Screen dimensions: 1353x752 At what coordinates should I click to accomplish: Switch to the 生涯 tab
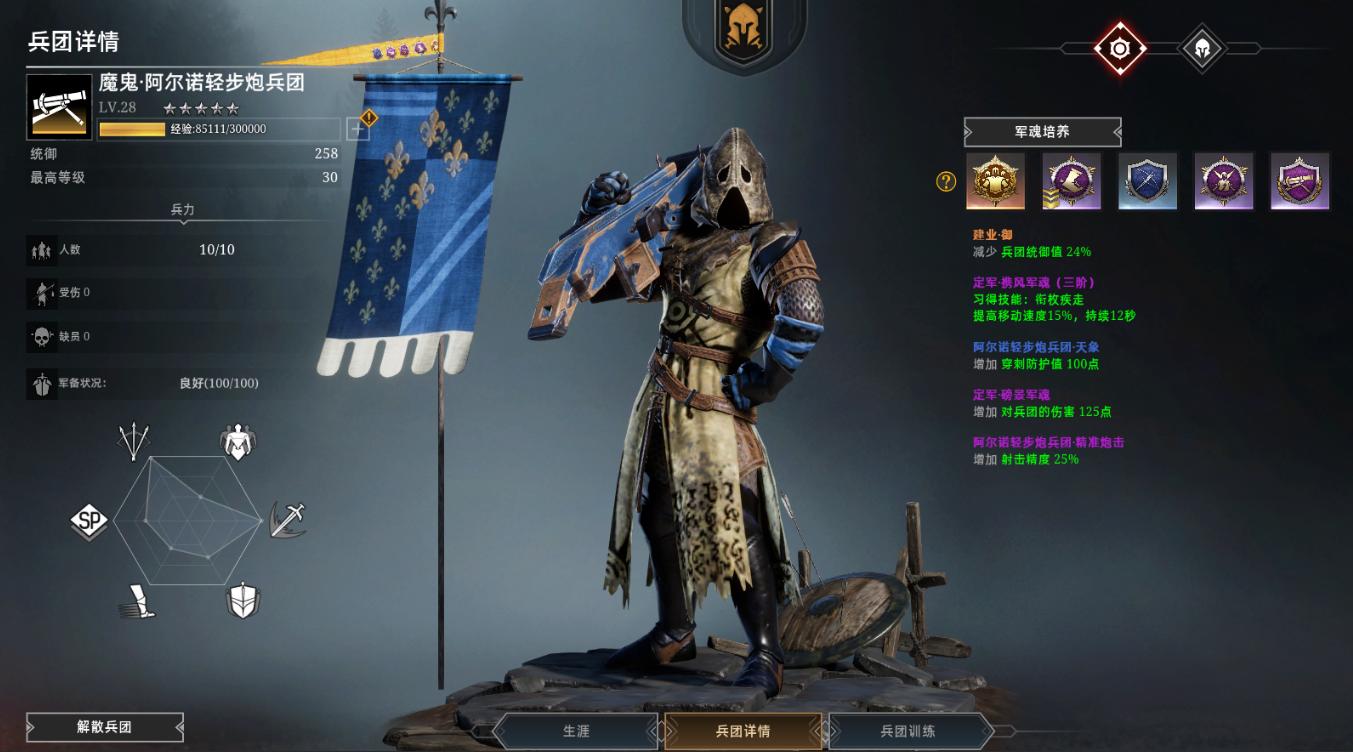coord(576,731)
